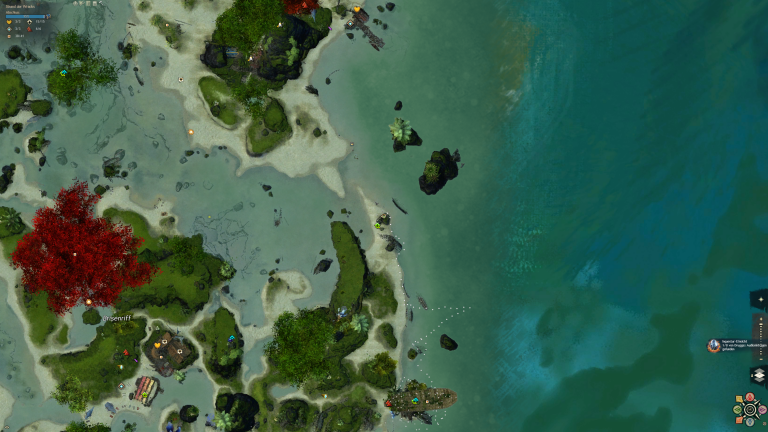
Task: Adjust the map zoom slider
Action: 760,328
